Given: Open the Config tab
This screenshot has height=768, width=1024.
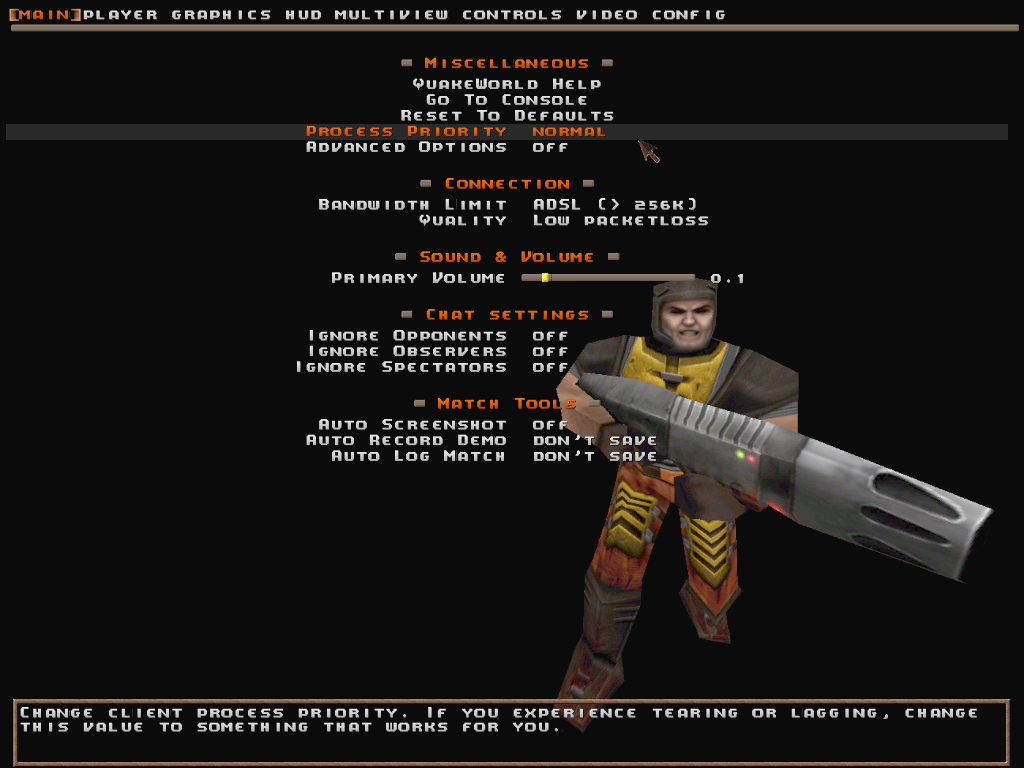Looking at the screenshot, I should tap(689, 15).
